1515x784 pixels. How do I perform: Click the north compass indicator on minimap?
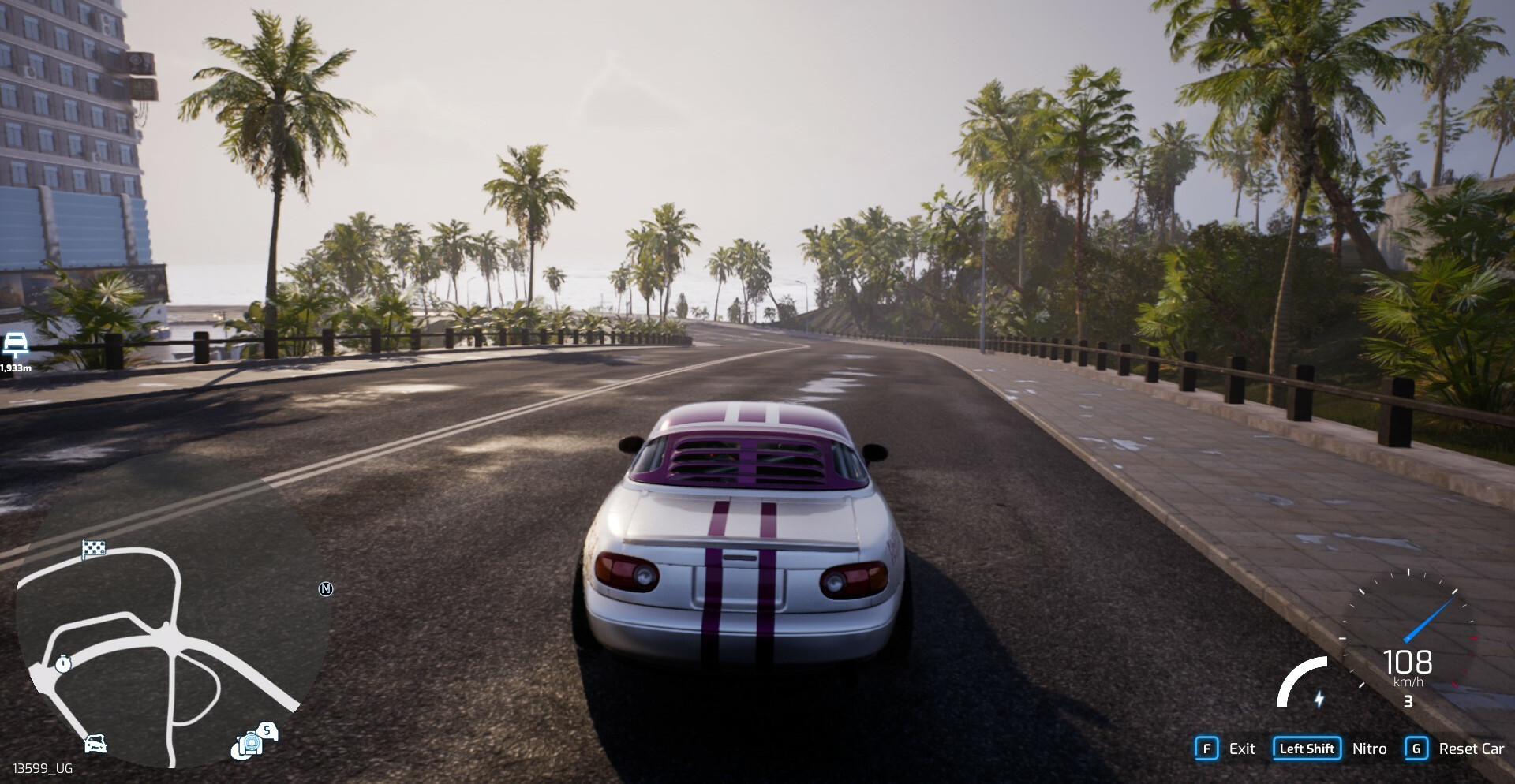(326, 589)
